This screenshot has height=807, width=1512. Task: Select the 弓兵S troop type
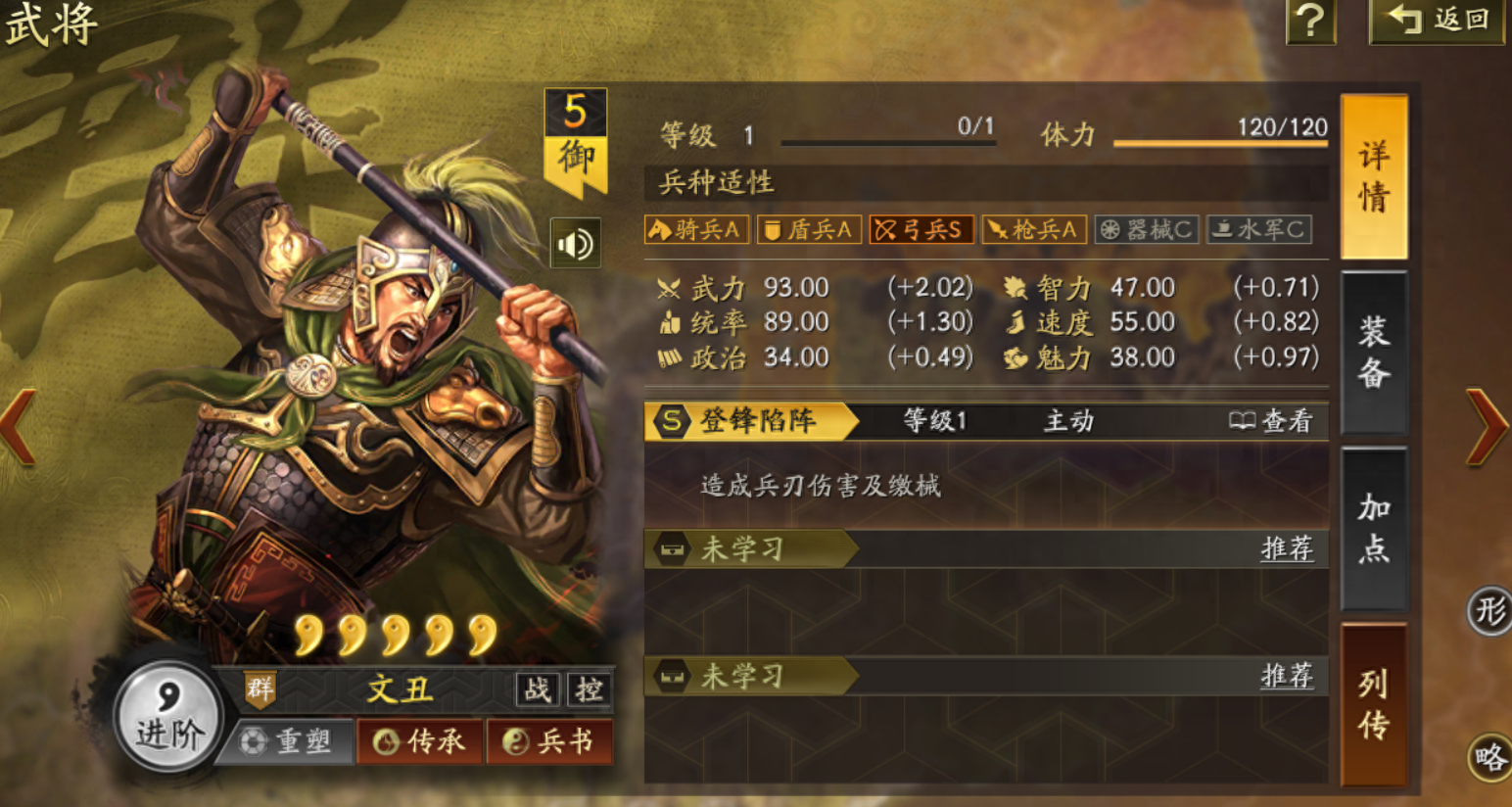point(920,229)
